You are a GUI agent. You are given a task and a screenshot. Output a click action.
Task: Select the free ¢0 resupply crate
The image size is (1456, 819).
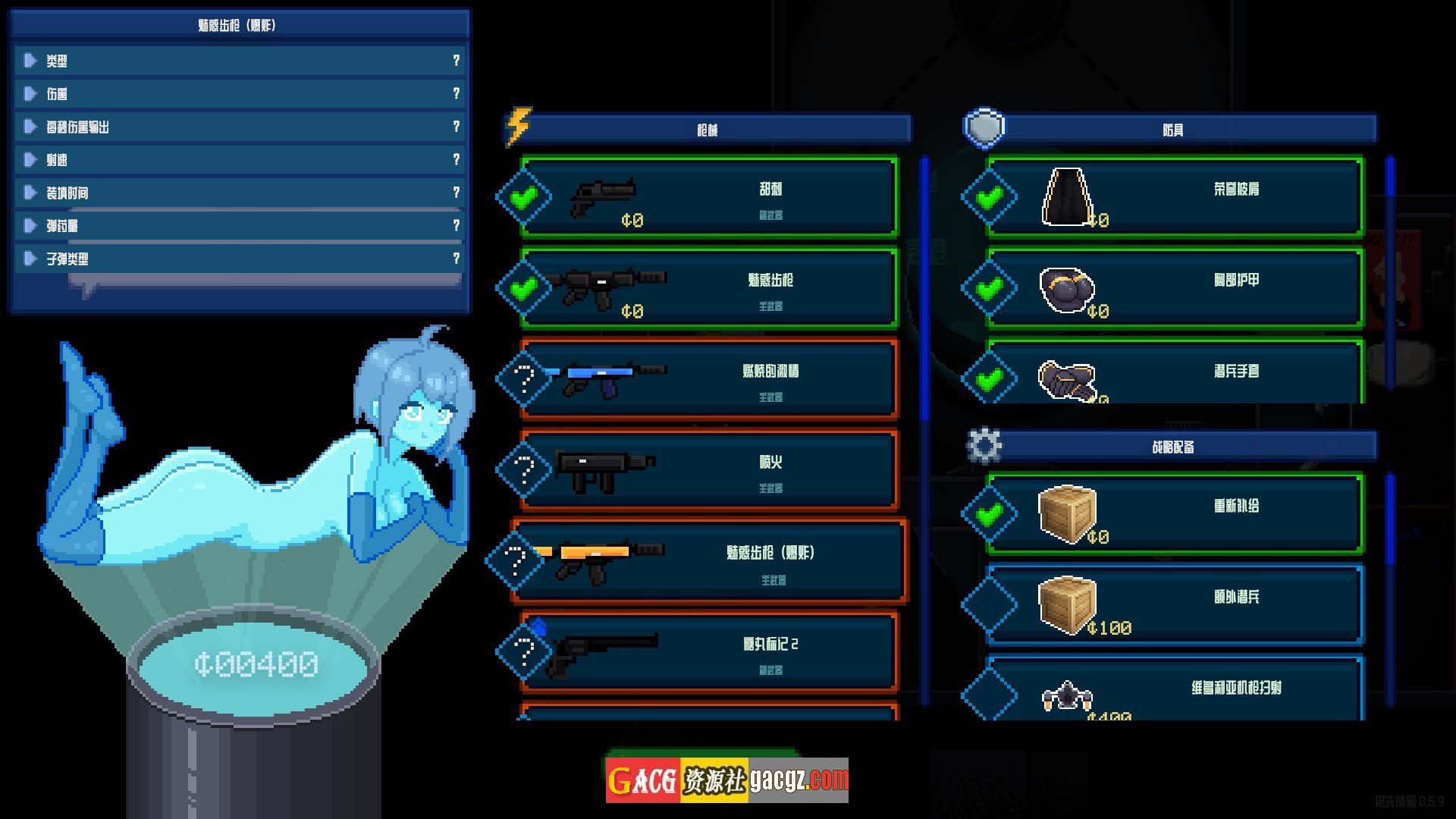(1174, 514)
